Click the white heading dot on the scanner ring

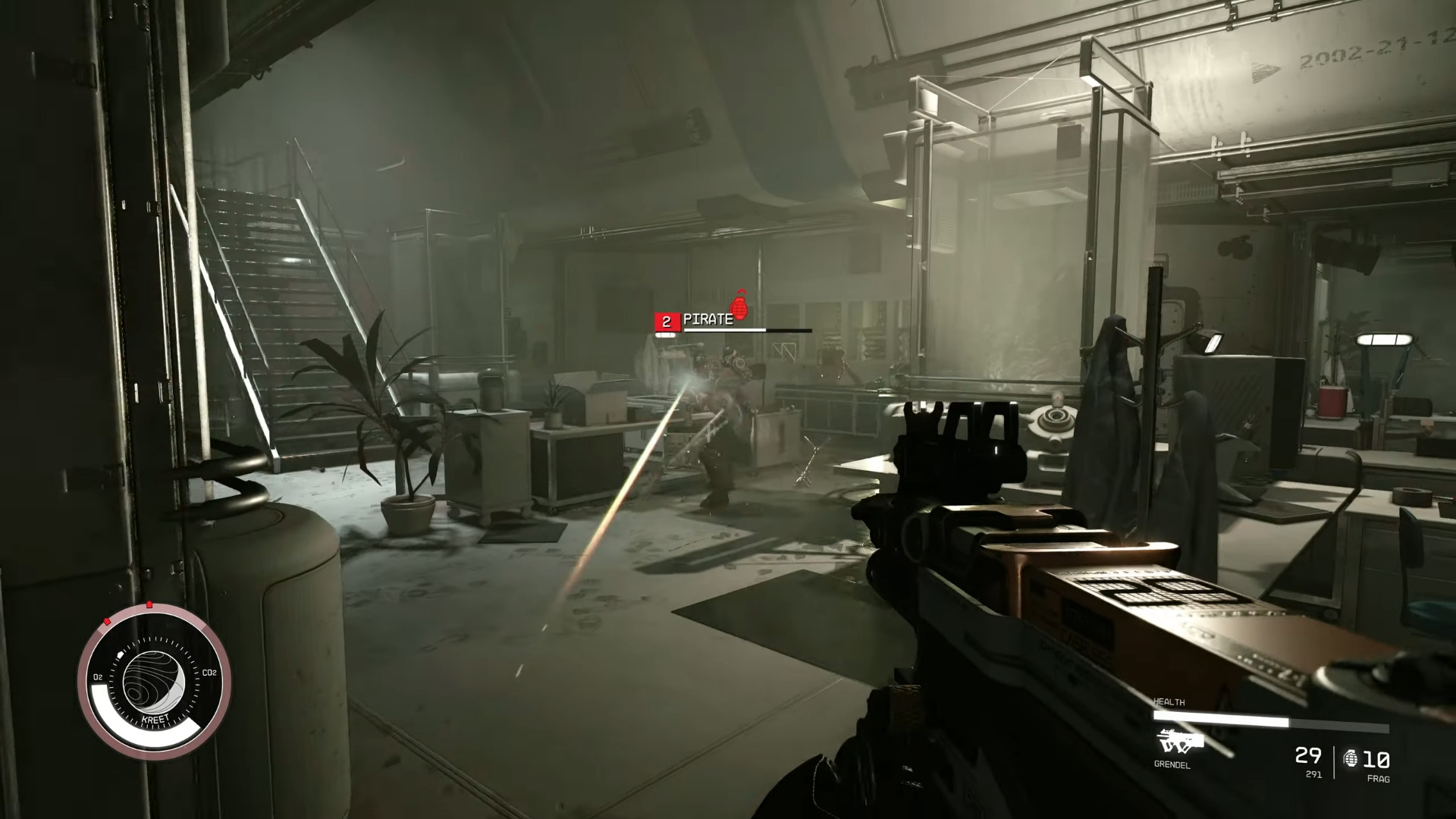tap(121, 654)
